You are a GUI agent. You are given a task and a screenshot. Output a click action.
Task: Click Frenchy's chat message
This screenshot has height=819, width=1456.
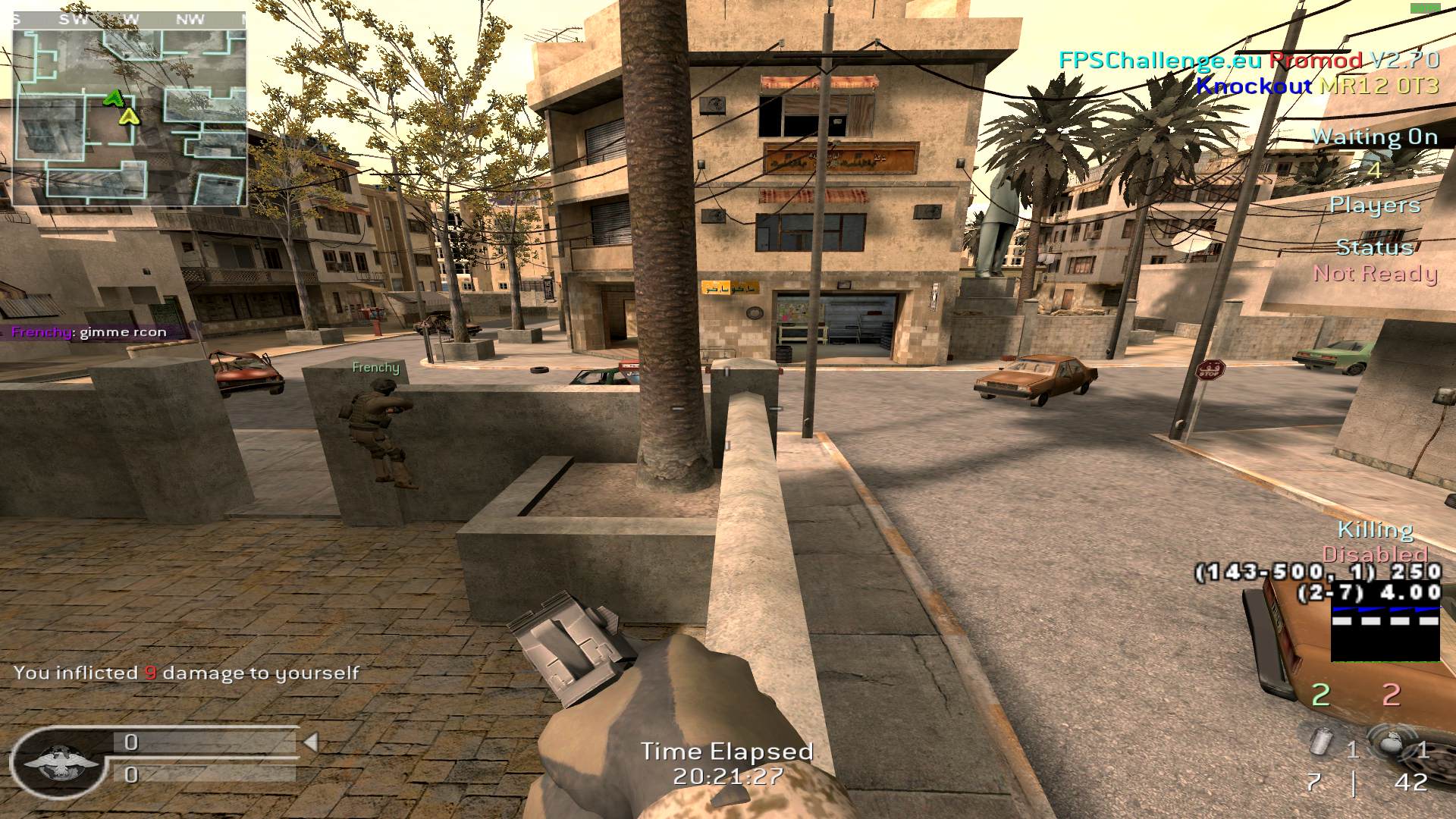89,332
